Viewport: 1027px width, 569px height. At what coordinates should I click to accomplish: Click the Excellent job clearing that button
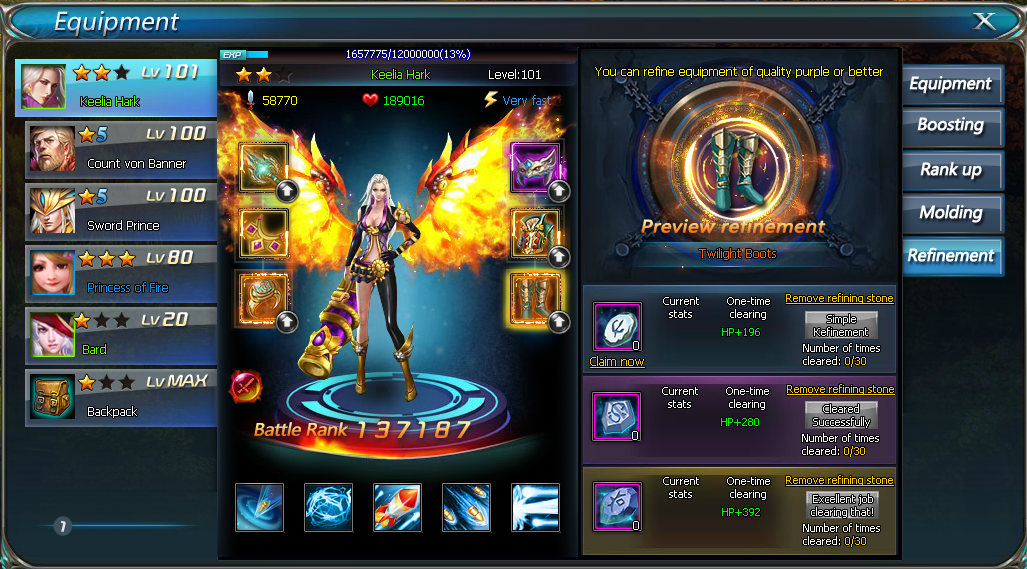841,506
